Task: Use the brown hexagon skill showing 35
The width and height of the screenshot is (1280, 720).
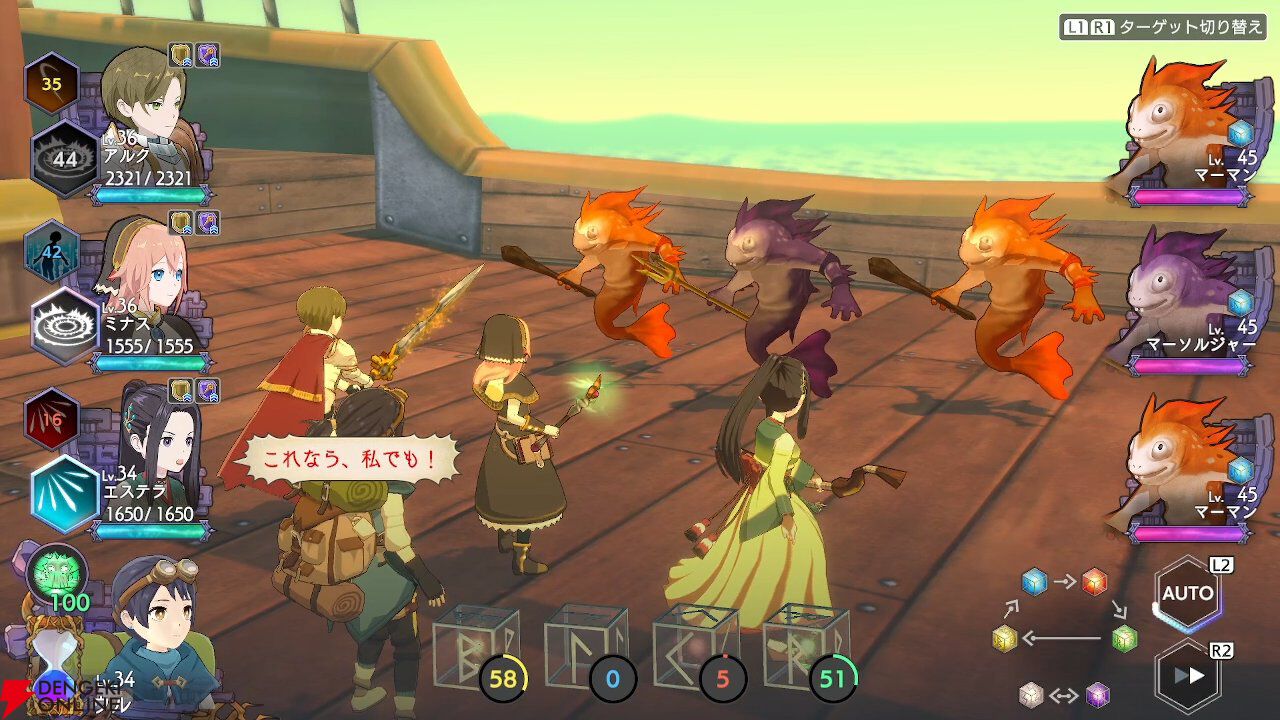Action: [x=51, y=84]
